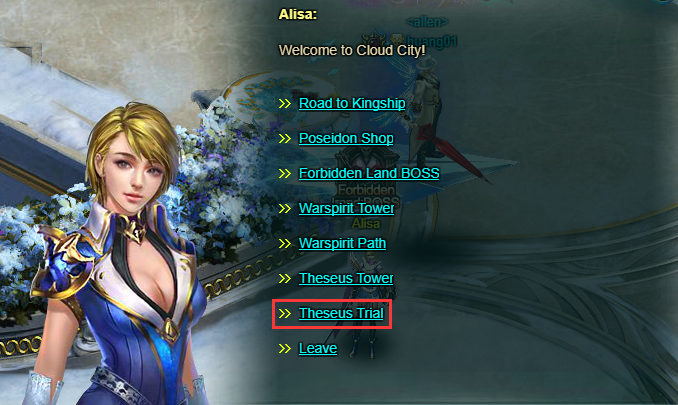Select Warspirit Path from the list

coord(342,243)
